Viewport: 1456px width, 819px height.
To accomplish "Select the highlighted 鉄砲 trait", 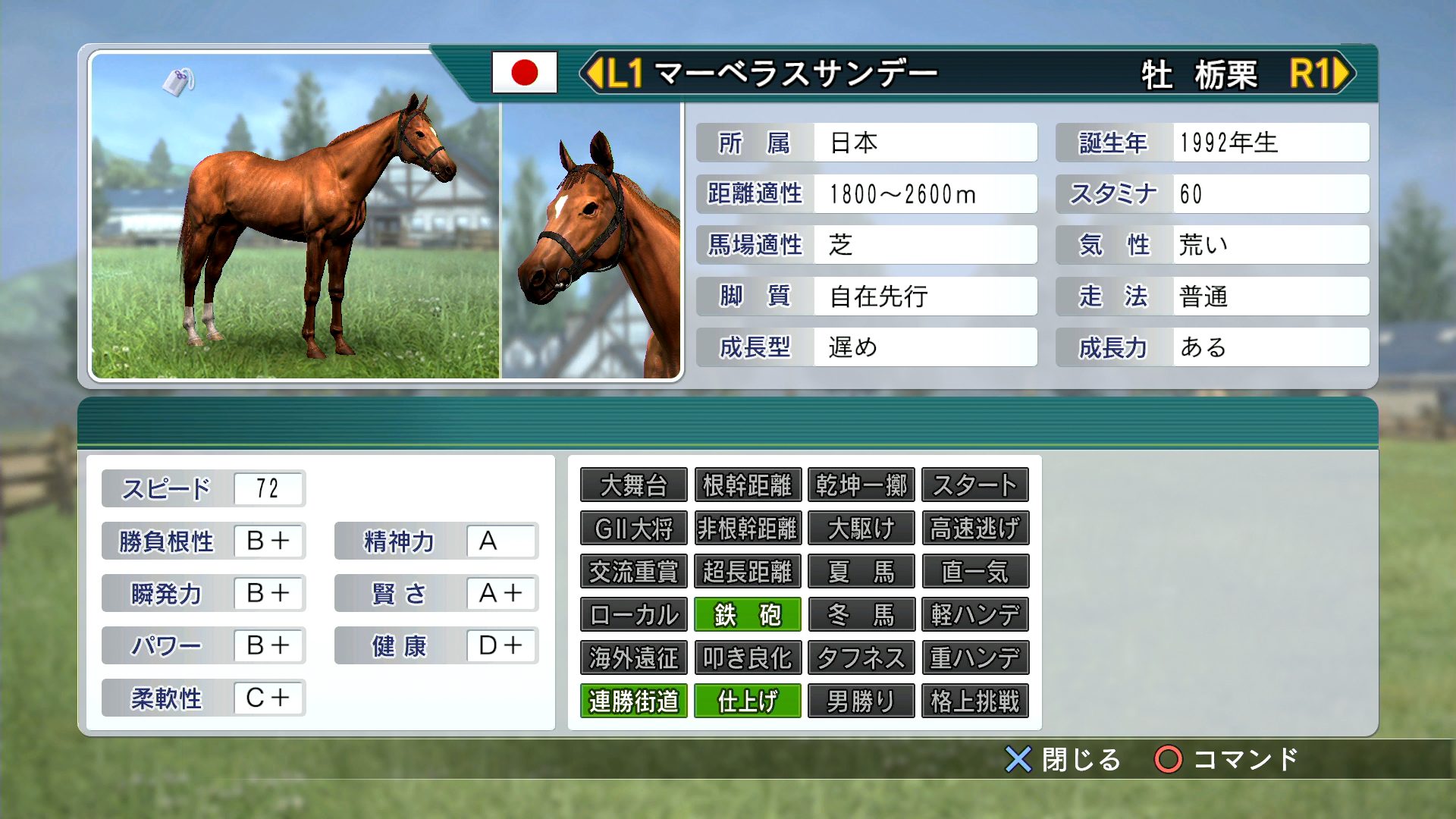I will coord(747,615).
